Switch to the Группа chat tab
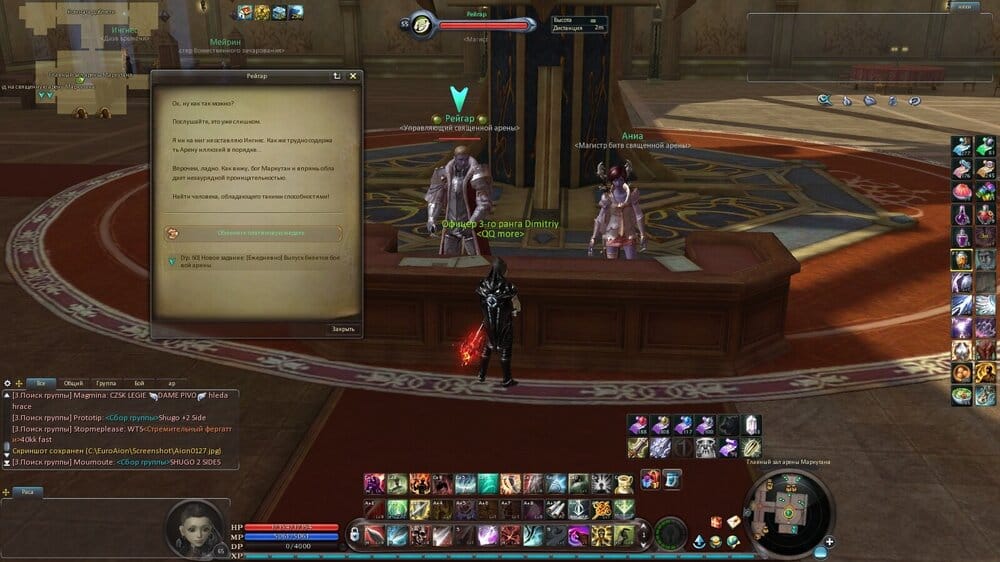Viewport: 1000px width, 562px height. (x=106, y=383)
